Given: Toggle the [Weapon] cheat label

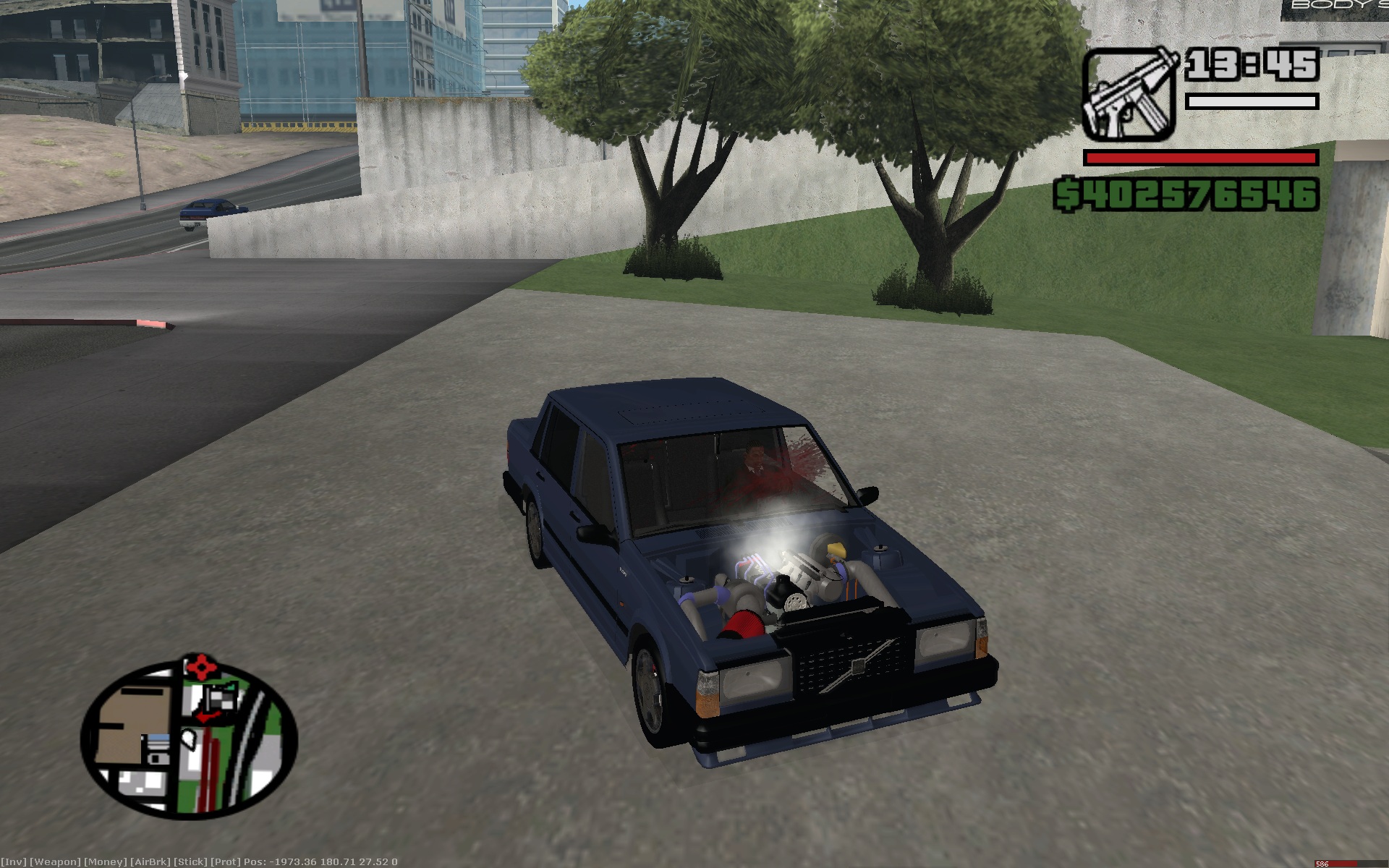Looking at the screenshot, I should click(55, 861).
